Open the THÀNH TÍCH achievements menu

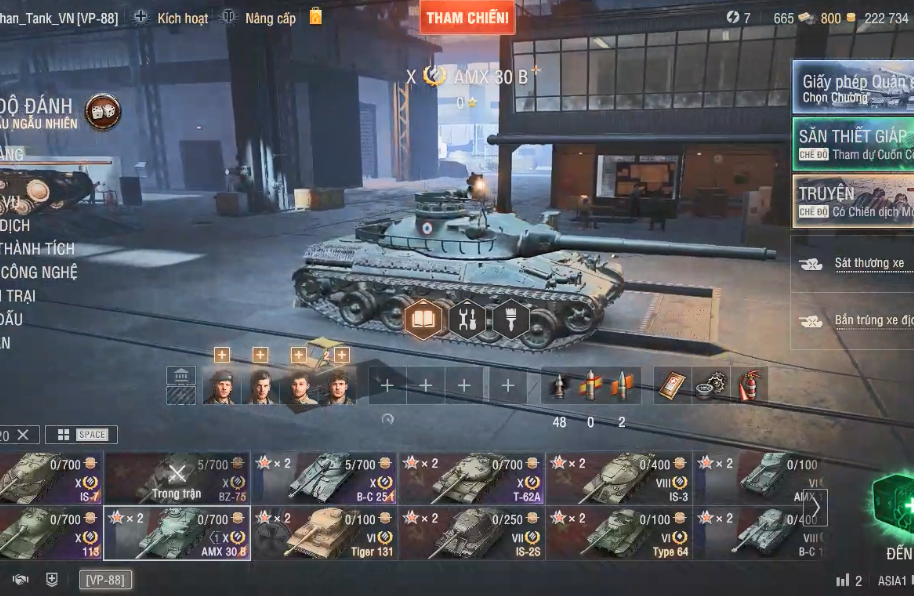(x=38, y=249)
